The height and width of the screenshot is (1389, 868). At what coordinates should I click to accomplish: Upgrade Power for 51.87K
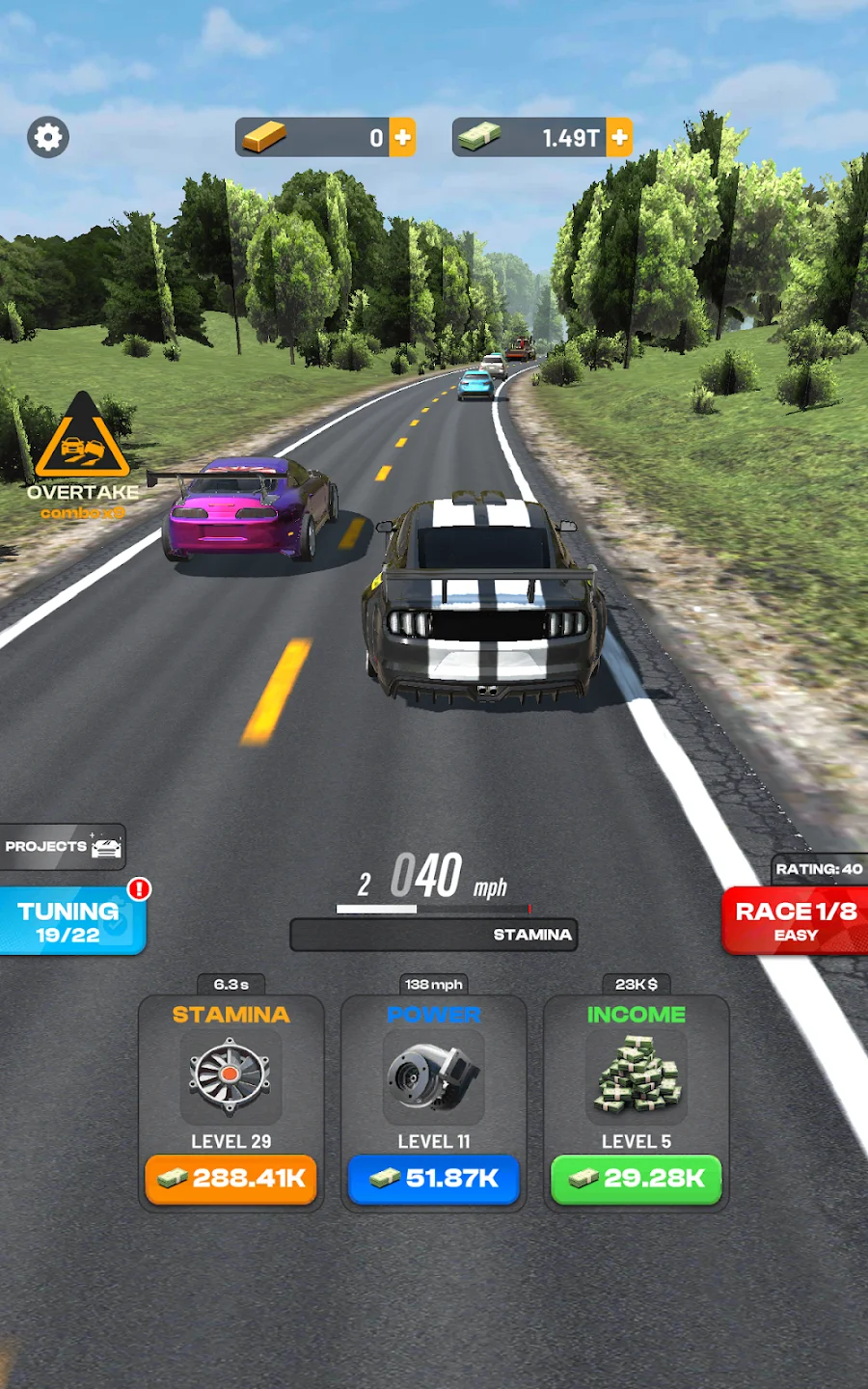[434, 1179]
